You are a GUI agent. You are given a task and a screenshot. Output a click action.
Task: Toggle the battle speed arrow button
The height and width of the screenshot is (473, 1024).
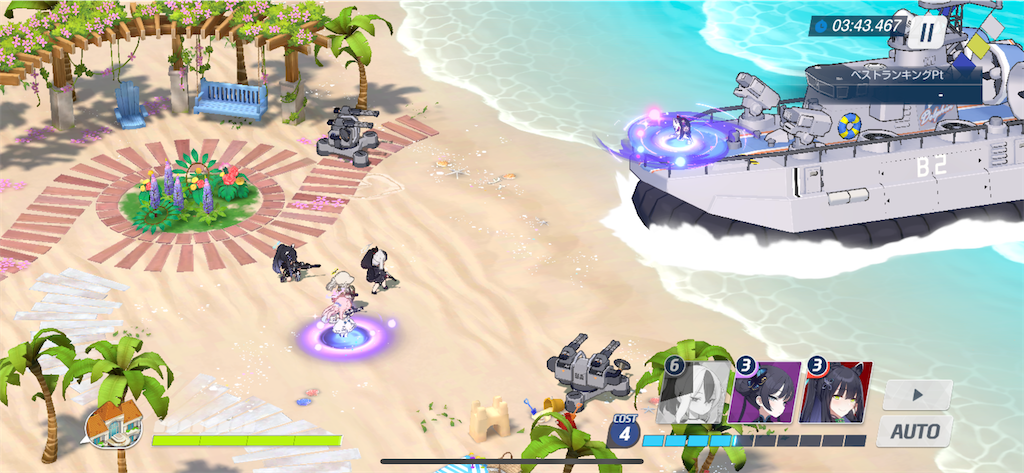point(917,394)
